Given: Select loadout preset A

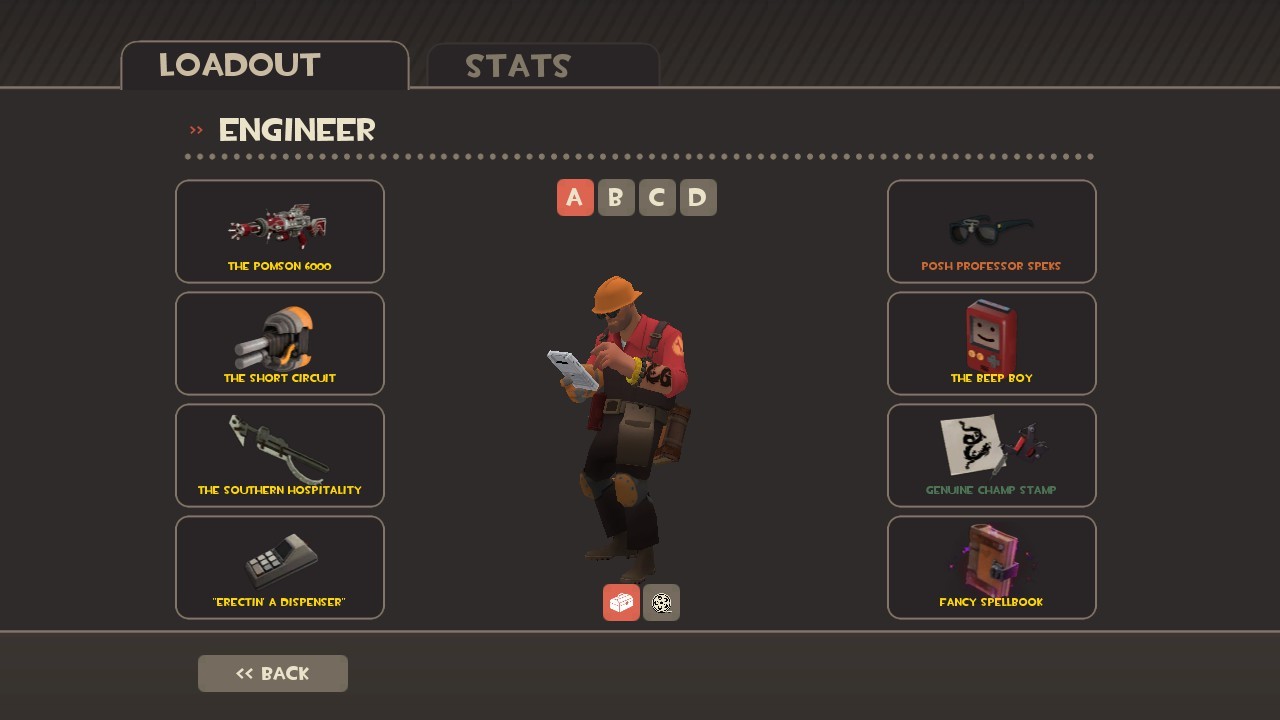Looking at the screenshot, I should pos(575,197).
